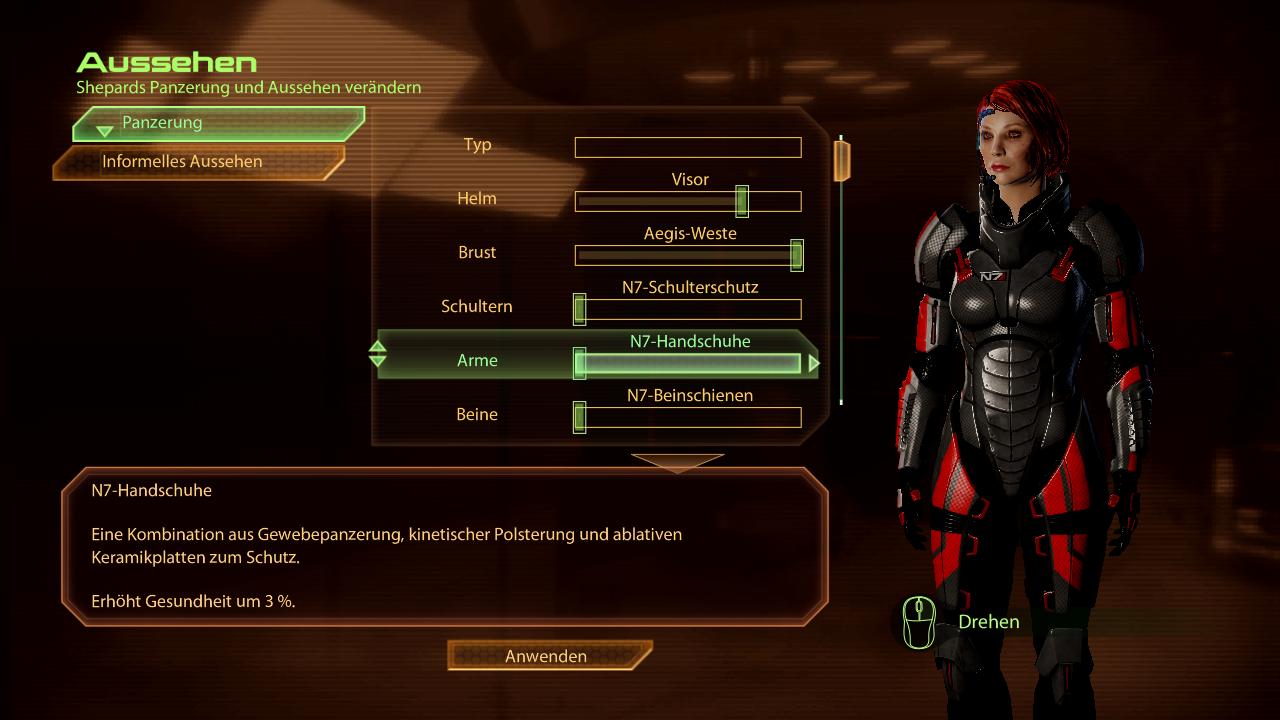Show more rows with the down arrow
The image size is (1280, 720).
677,462
